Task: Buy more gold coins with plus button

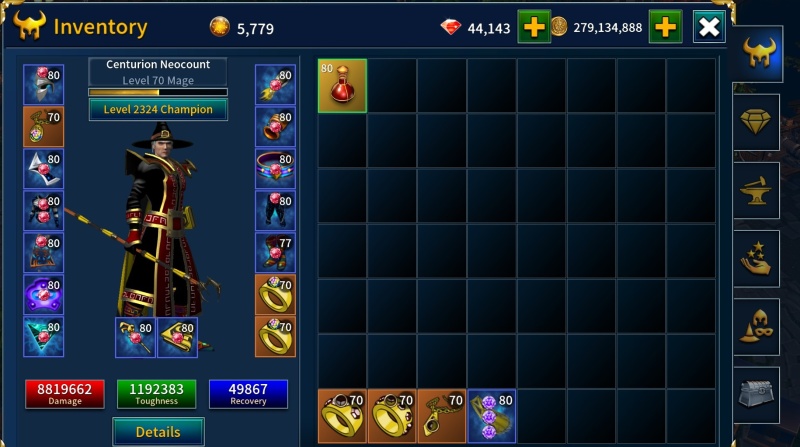Action: [665, 27]
